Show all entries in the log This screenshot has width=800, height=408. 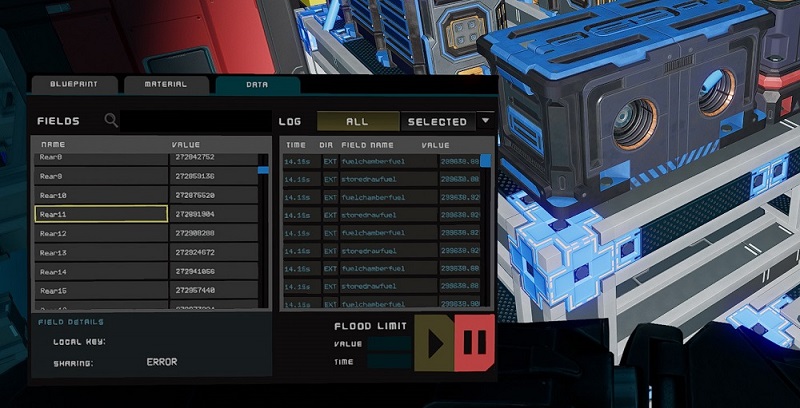(357, 122)
